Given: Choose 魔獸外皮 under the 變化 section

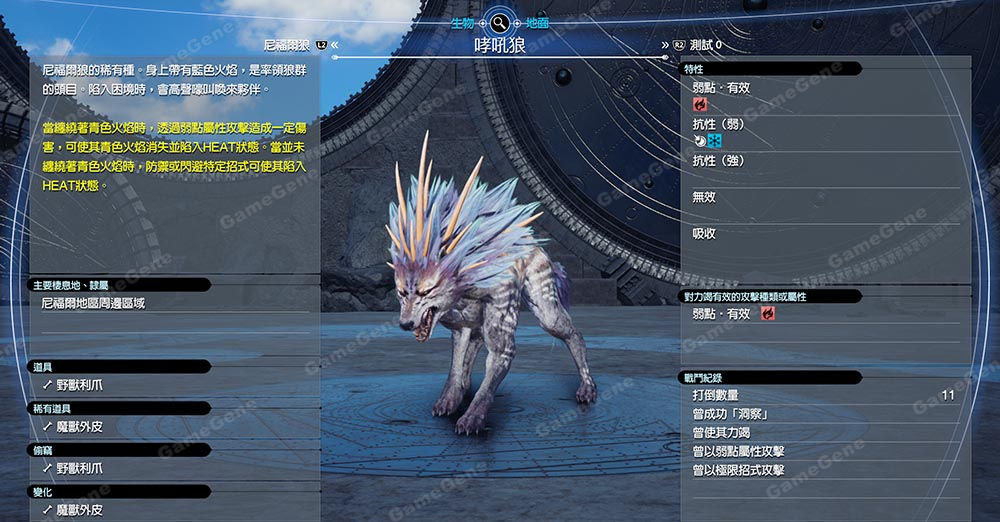Looking at the screenshot, I should tap(79, 510).
